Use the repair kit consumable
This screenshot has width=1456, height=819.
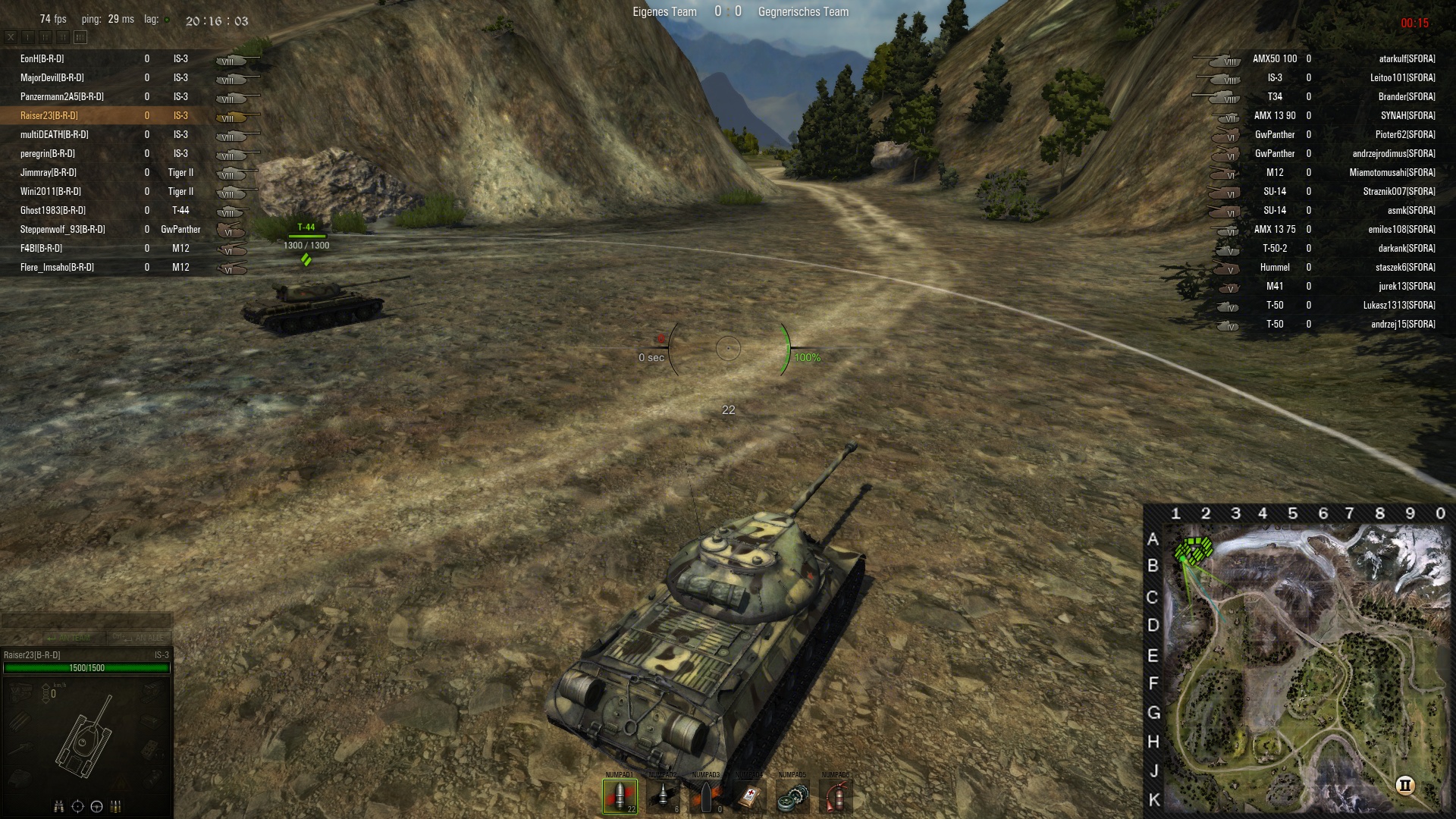click(792, 796)
